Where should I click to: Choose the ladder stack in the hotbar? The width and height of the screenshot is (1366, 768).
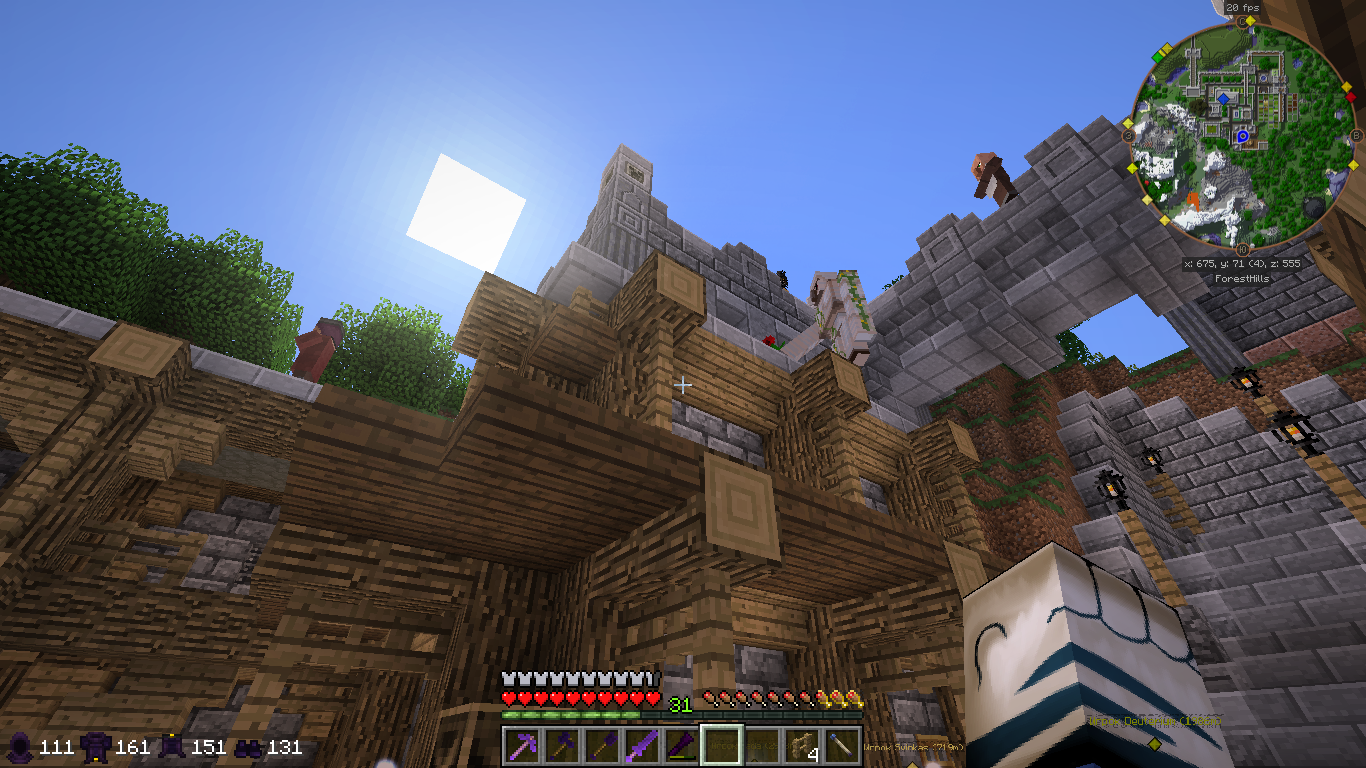802,745
